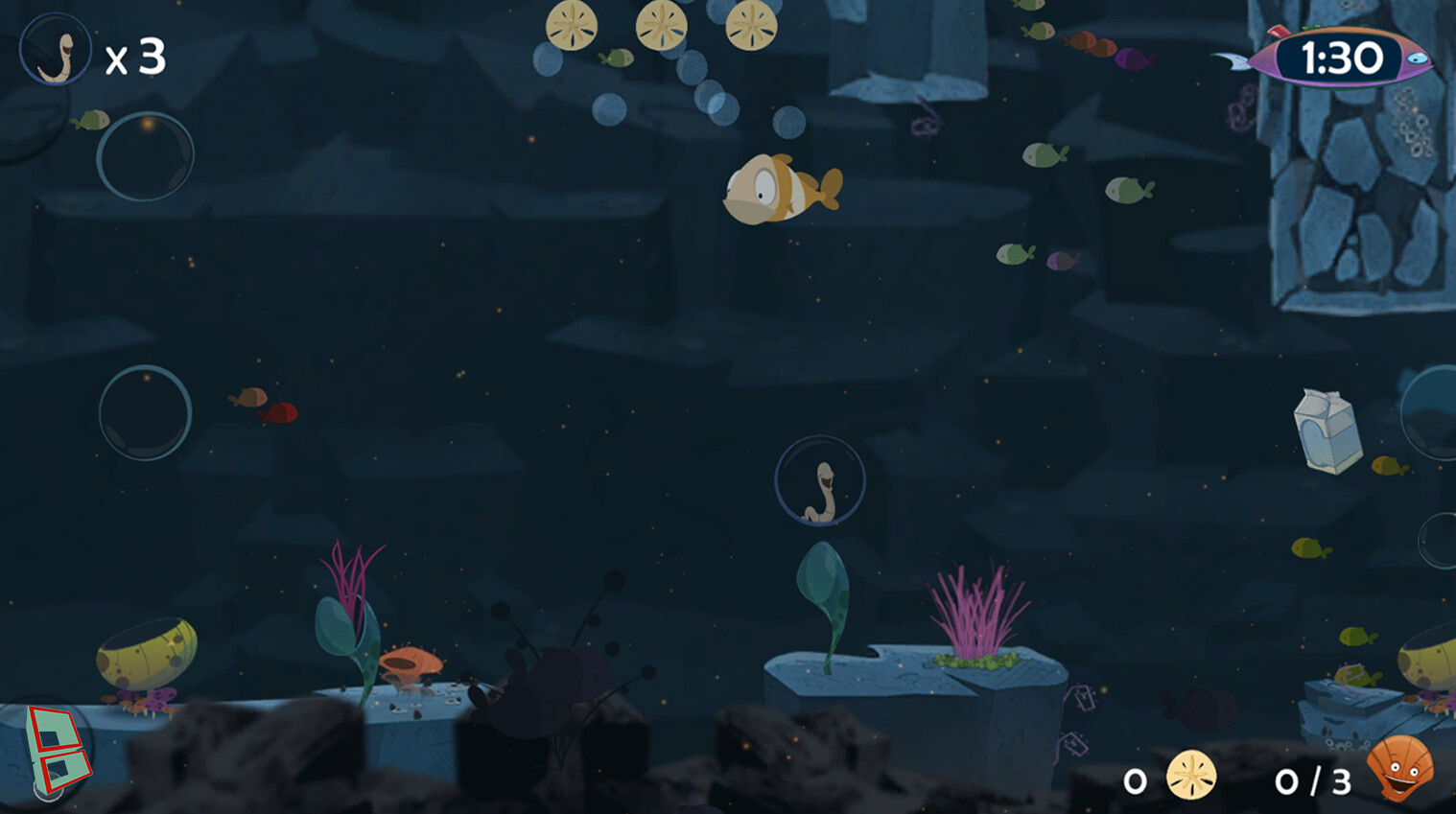Select the big-eyed yellow fish
Image resolution: width=1456 pixels, height=814 pixels.
coord(777,190)
